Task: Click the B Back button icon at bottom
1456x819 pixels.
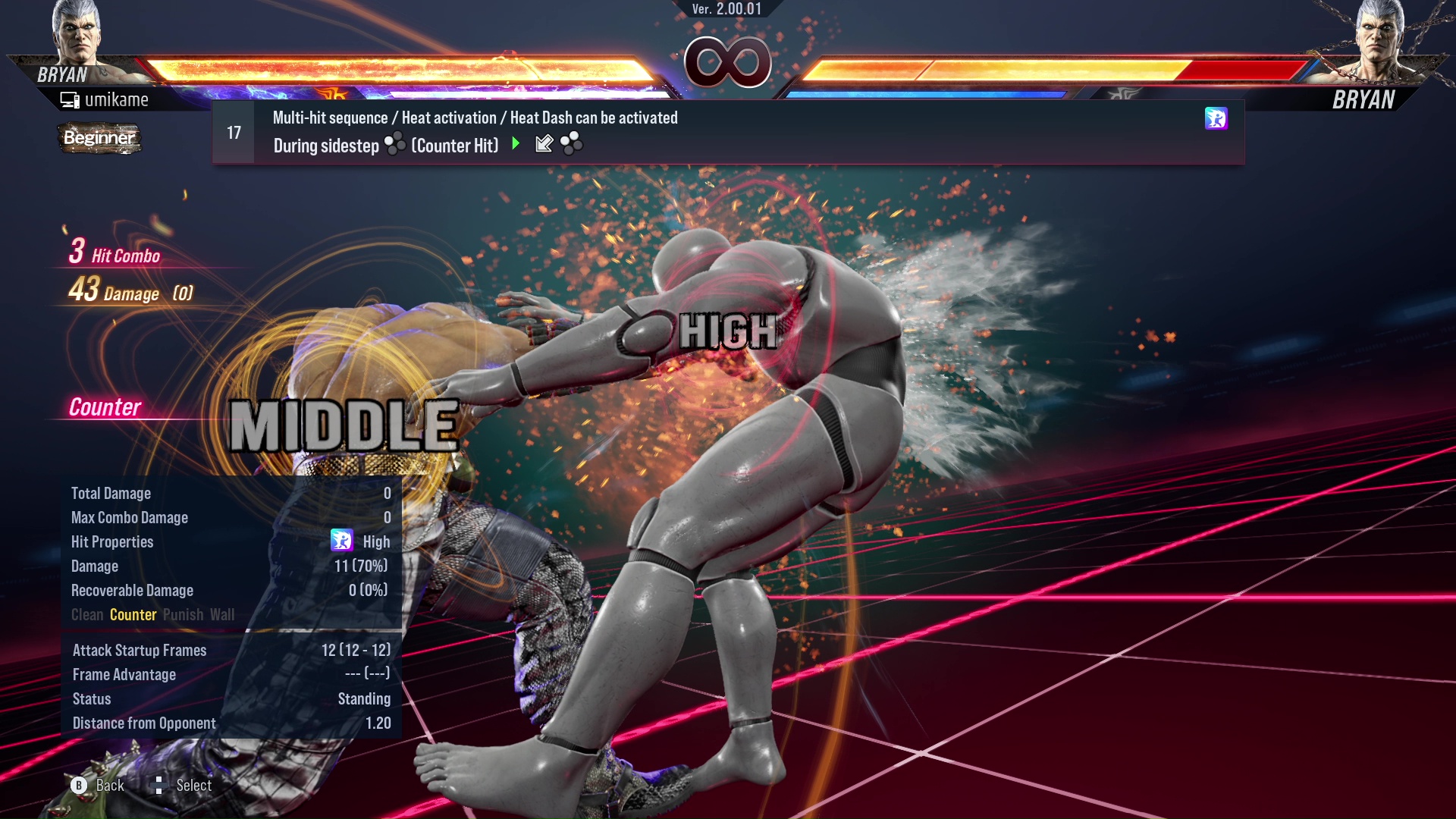Action: tap(78, 785)
